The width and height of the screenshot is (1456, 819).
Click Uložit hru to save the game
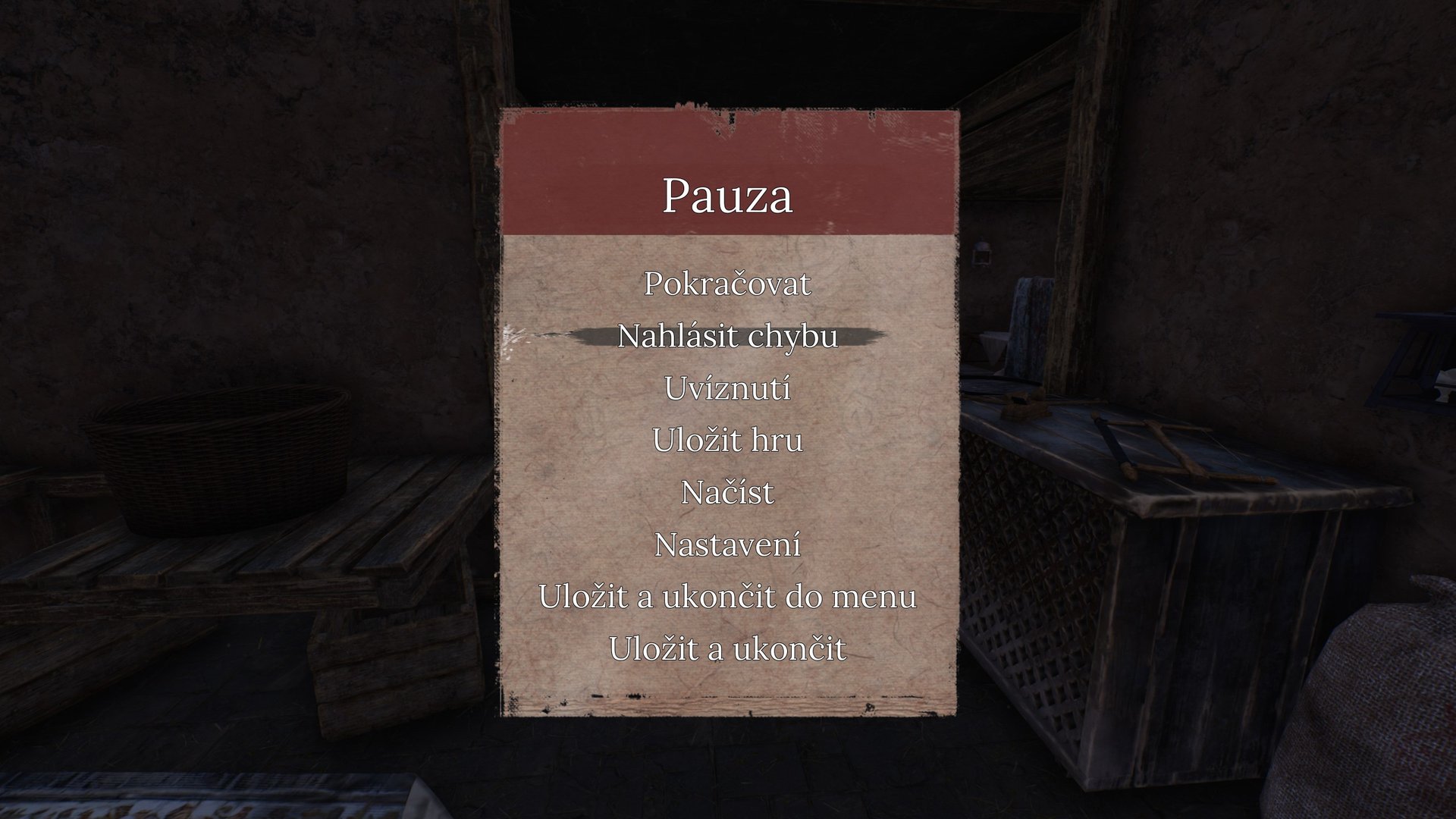pyautogui.click(x=728, y=441)
